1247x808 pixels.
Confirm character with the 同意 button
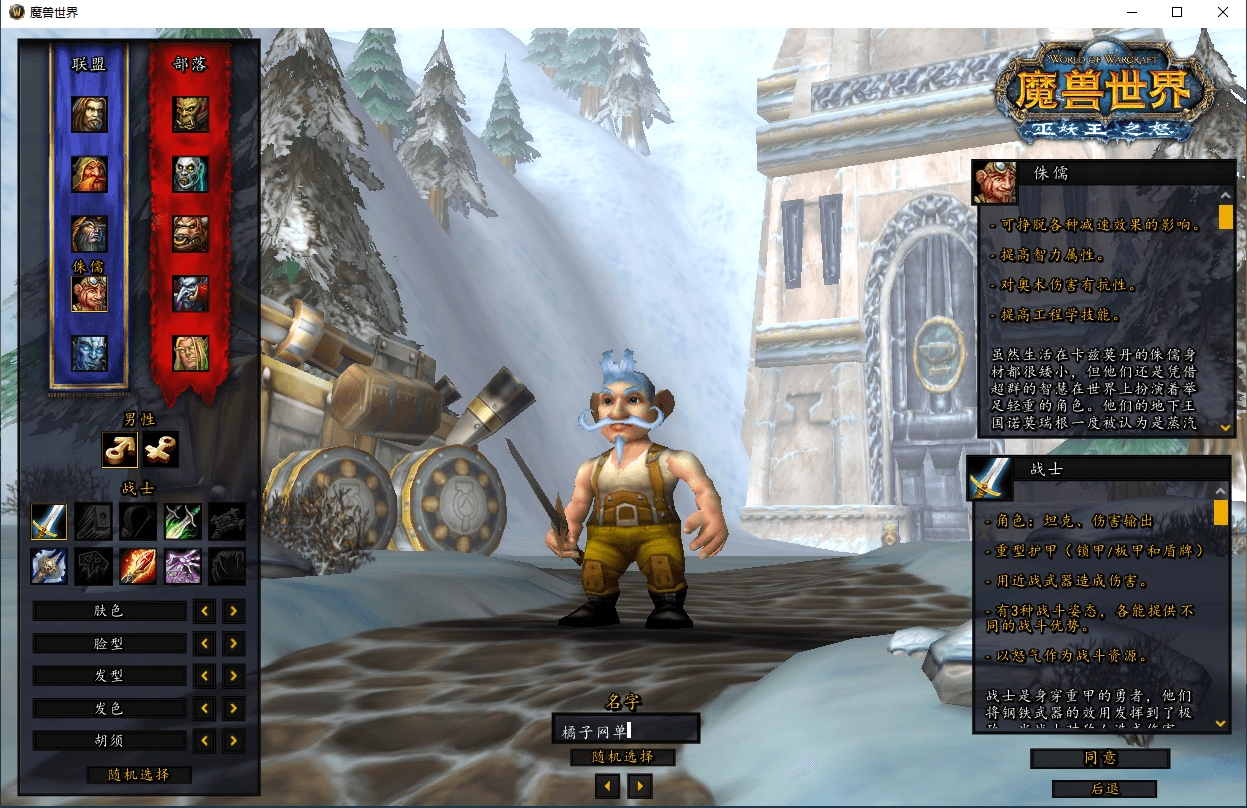pyautogui.click(x=1099, y=759)
